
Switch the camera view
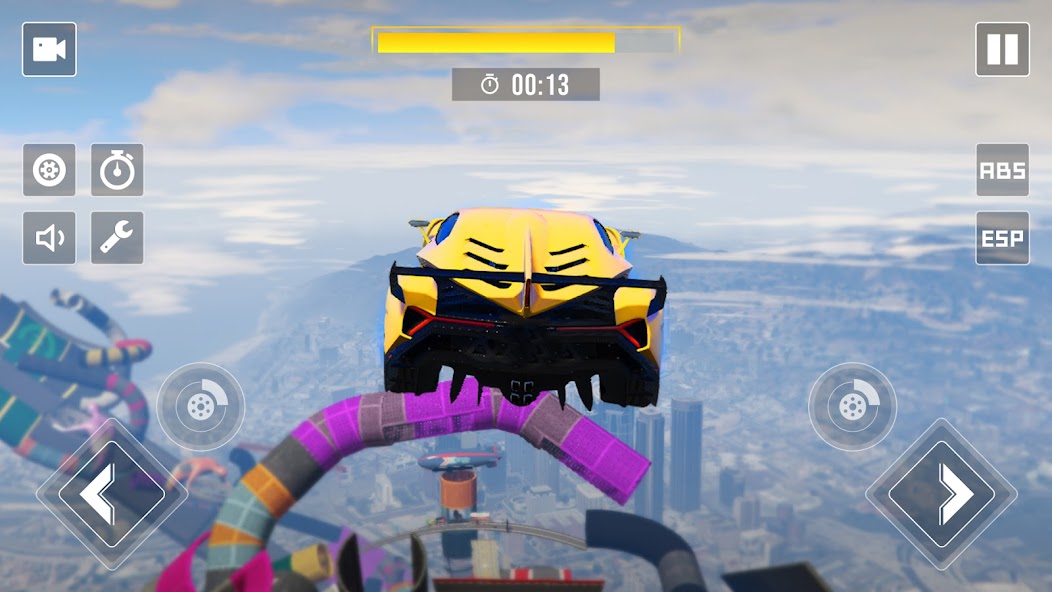tap(49, 50)
